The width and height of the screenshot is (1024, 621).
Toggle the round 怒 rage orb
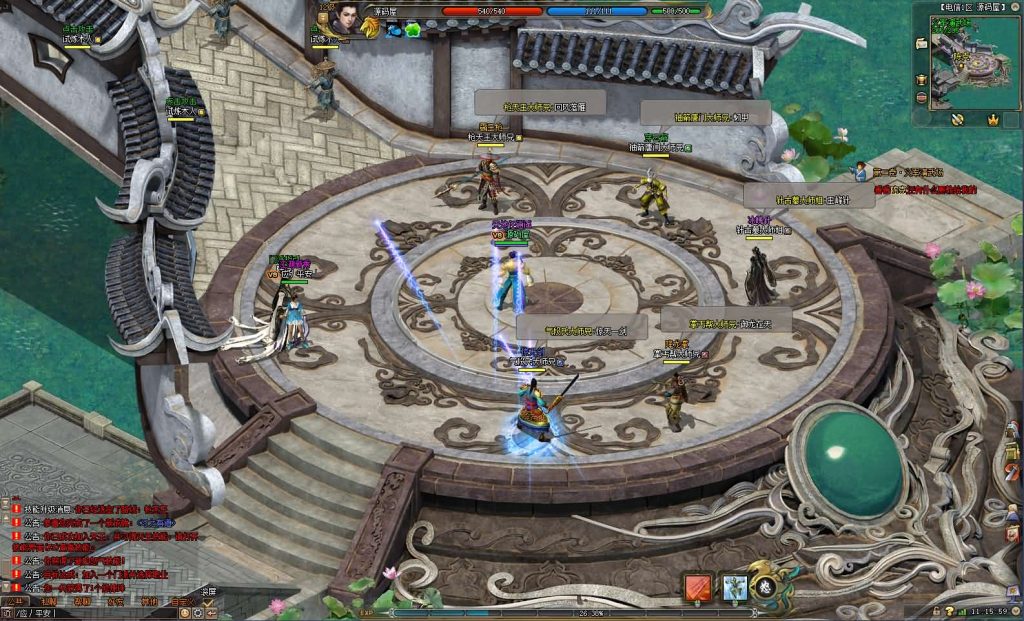(x=765, y=587)
